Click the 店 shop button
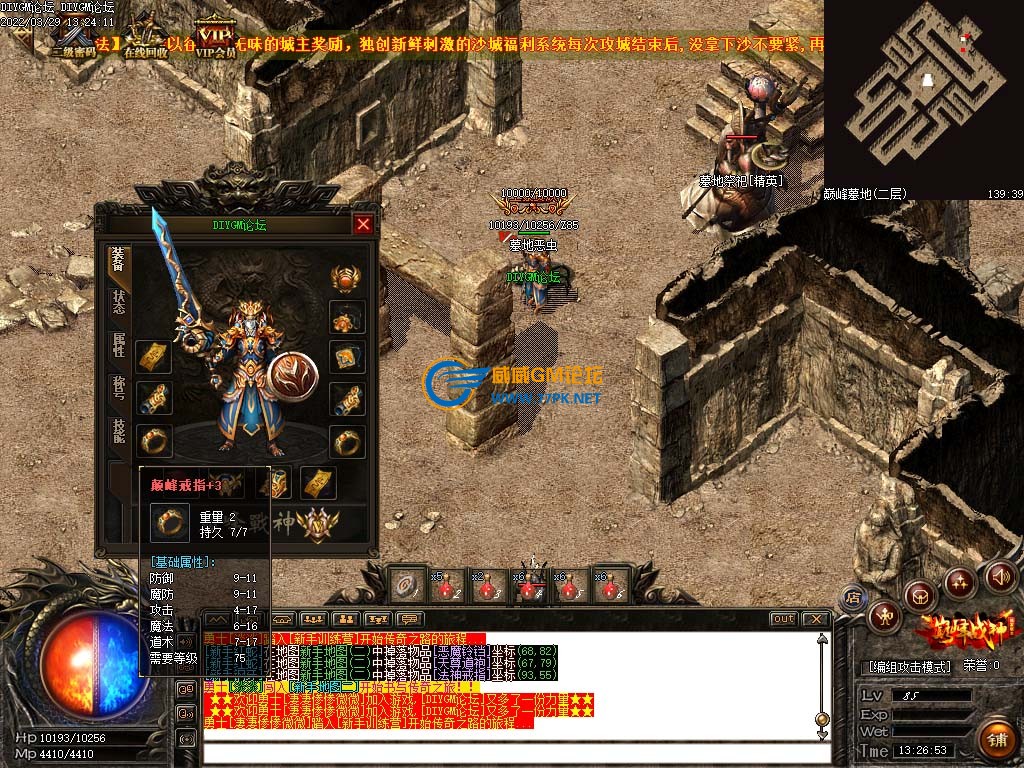The image size is (1024, 768). [x=853, y=598]
